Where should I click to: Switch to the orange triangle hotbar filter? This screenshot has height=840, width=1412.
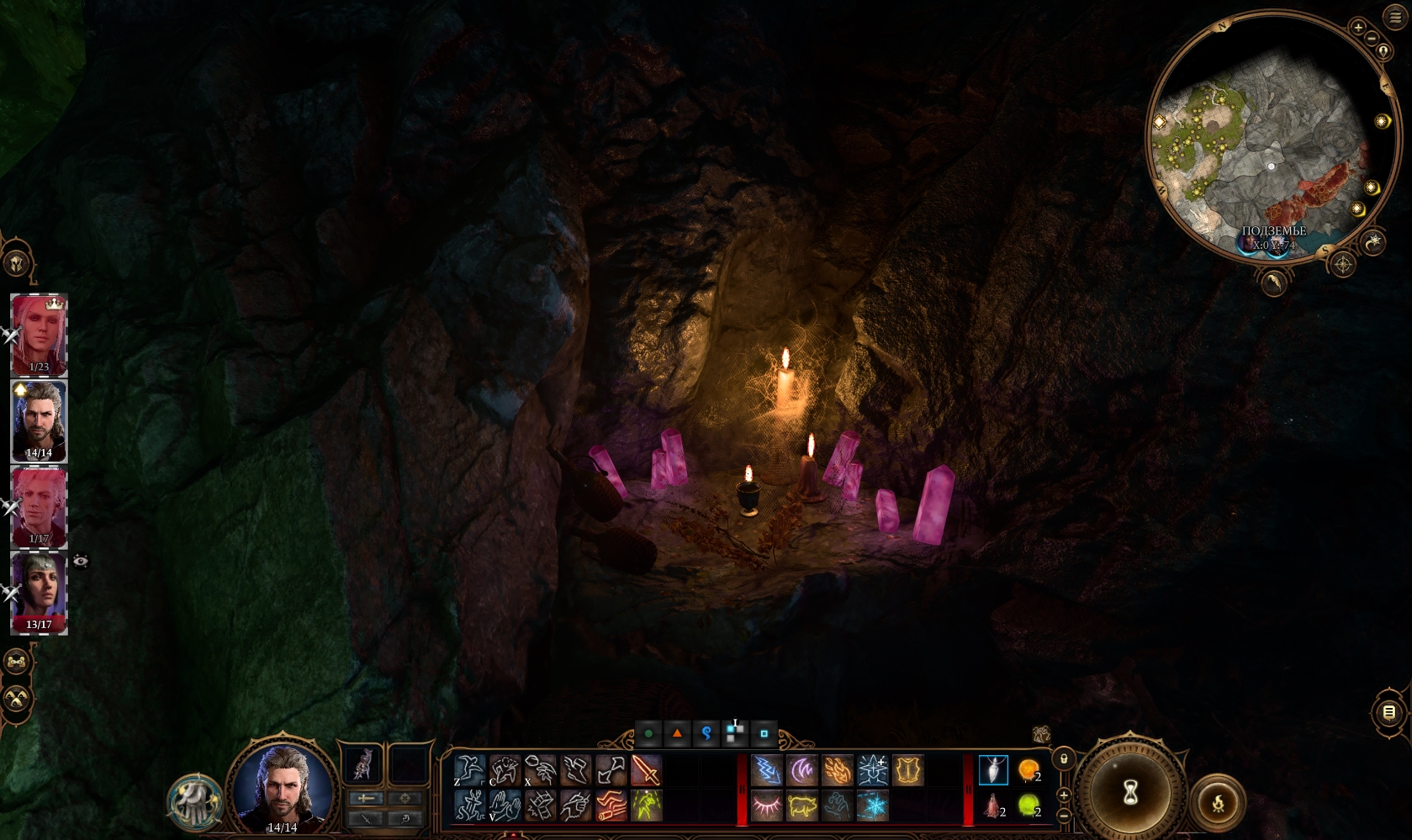click(x=677, y=733)
